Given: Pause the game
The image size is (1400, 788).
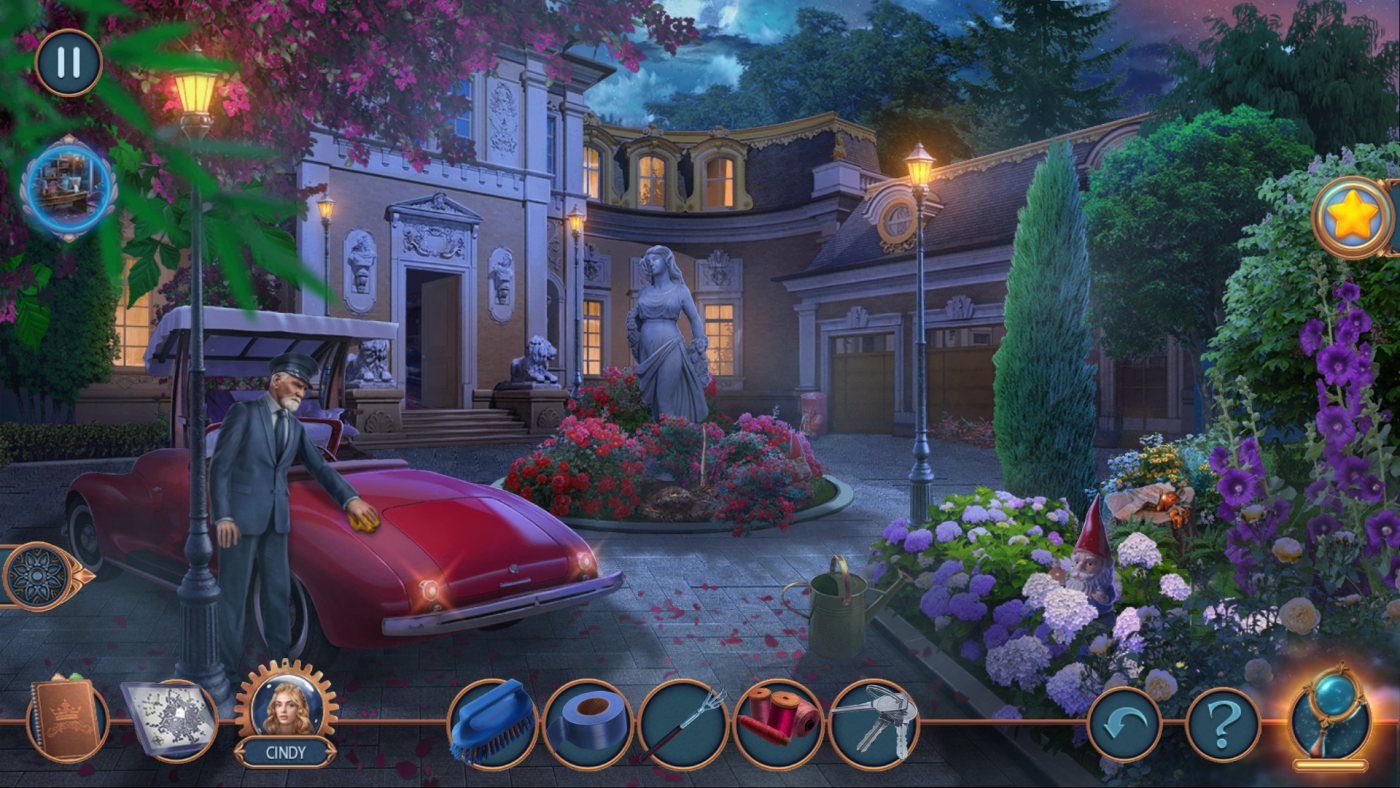Looking at the screenshot, I should pyautogui.click(x=68, y=62).
